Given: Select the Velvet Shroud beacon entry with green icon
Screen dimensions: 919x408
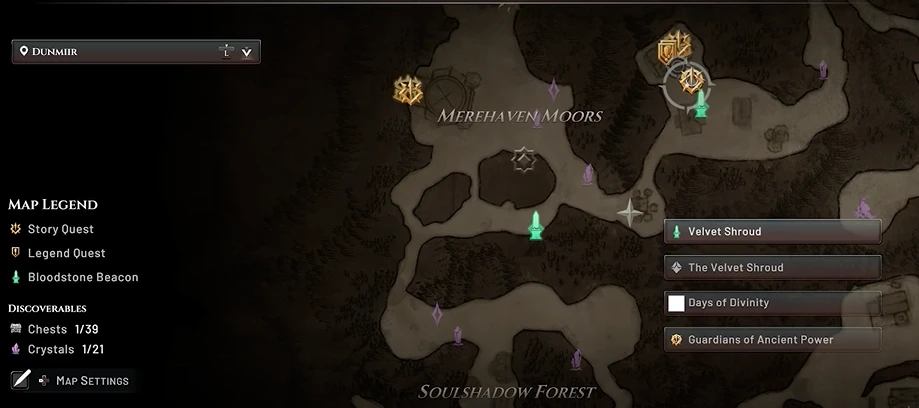Looking at the screenshot, I should (x=772, y=232).
